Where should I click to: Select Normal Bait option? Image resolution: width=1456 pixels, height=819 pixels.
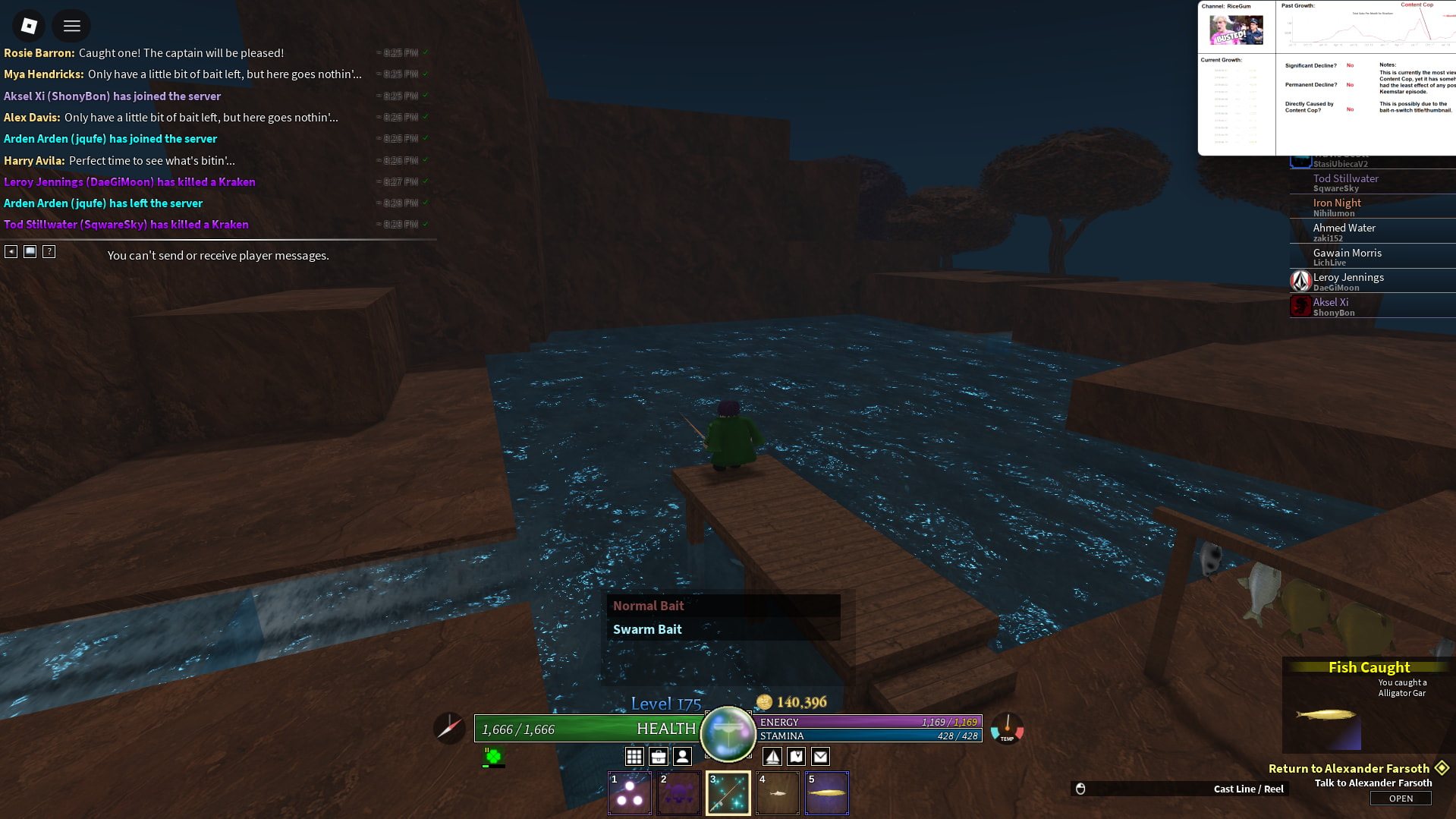click(648, 606)
